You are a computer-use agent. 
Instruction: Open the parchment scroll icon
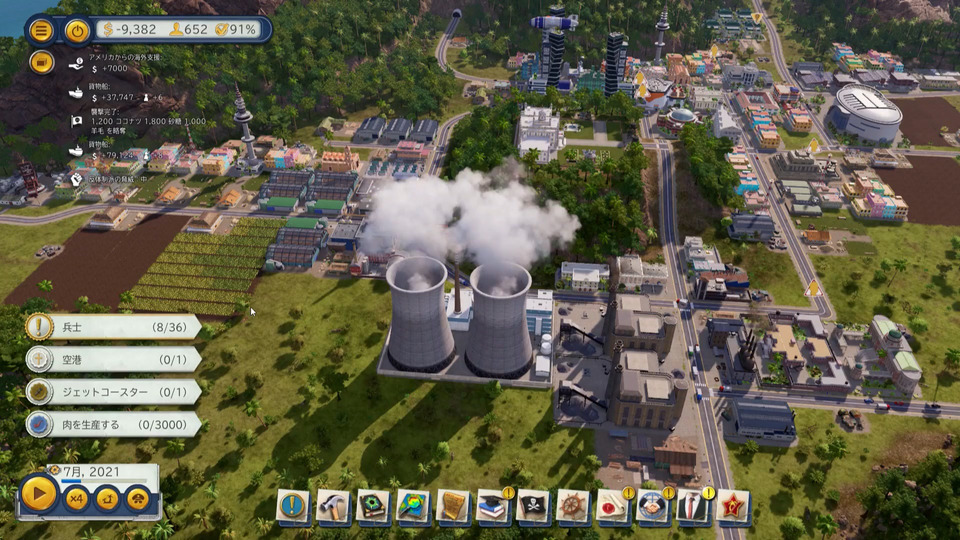tap(453, 506)
